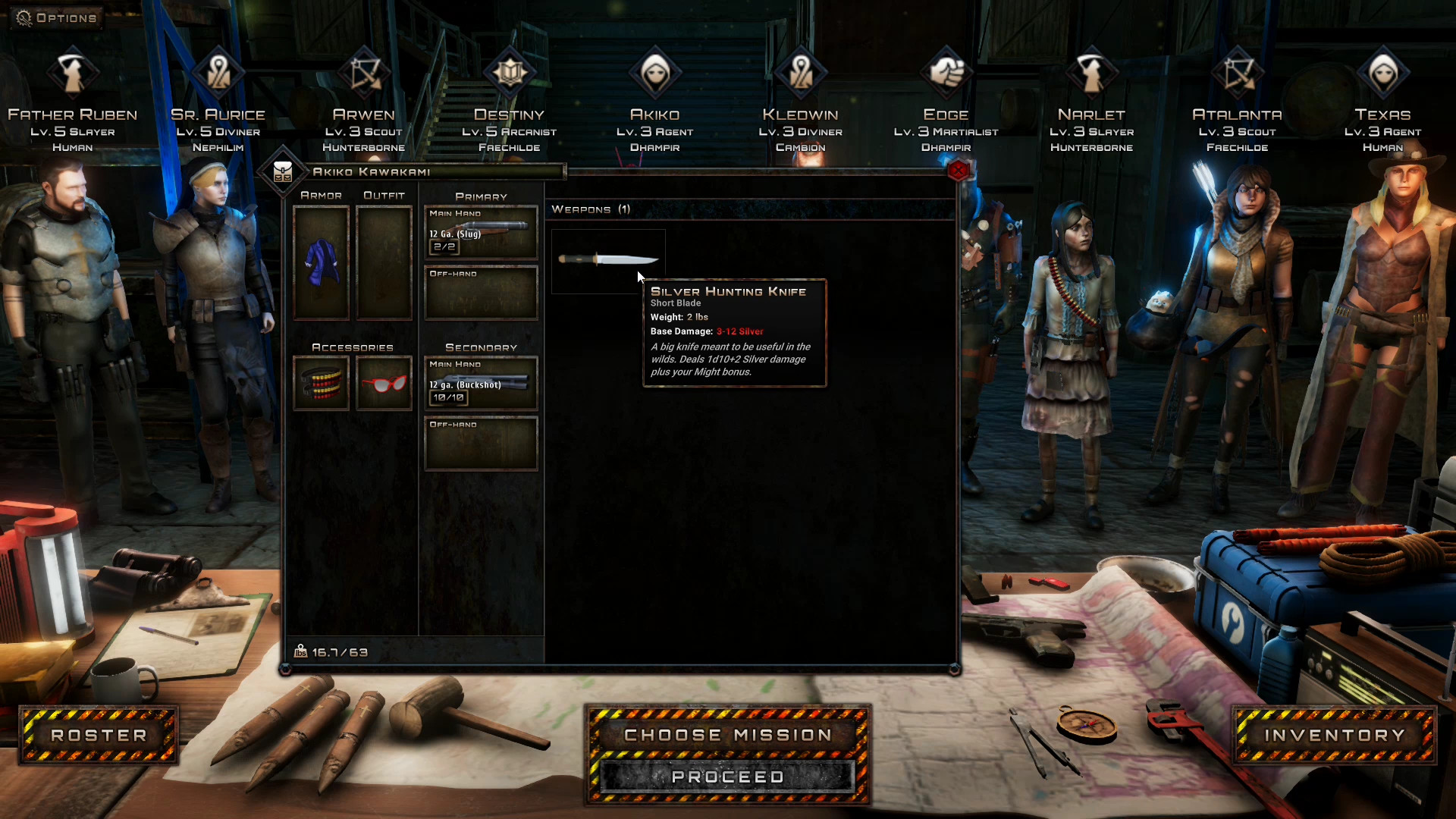Open the Roster screen
This screenshot has width=1456, height=819.
tap(98, 734)
